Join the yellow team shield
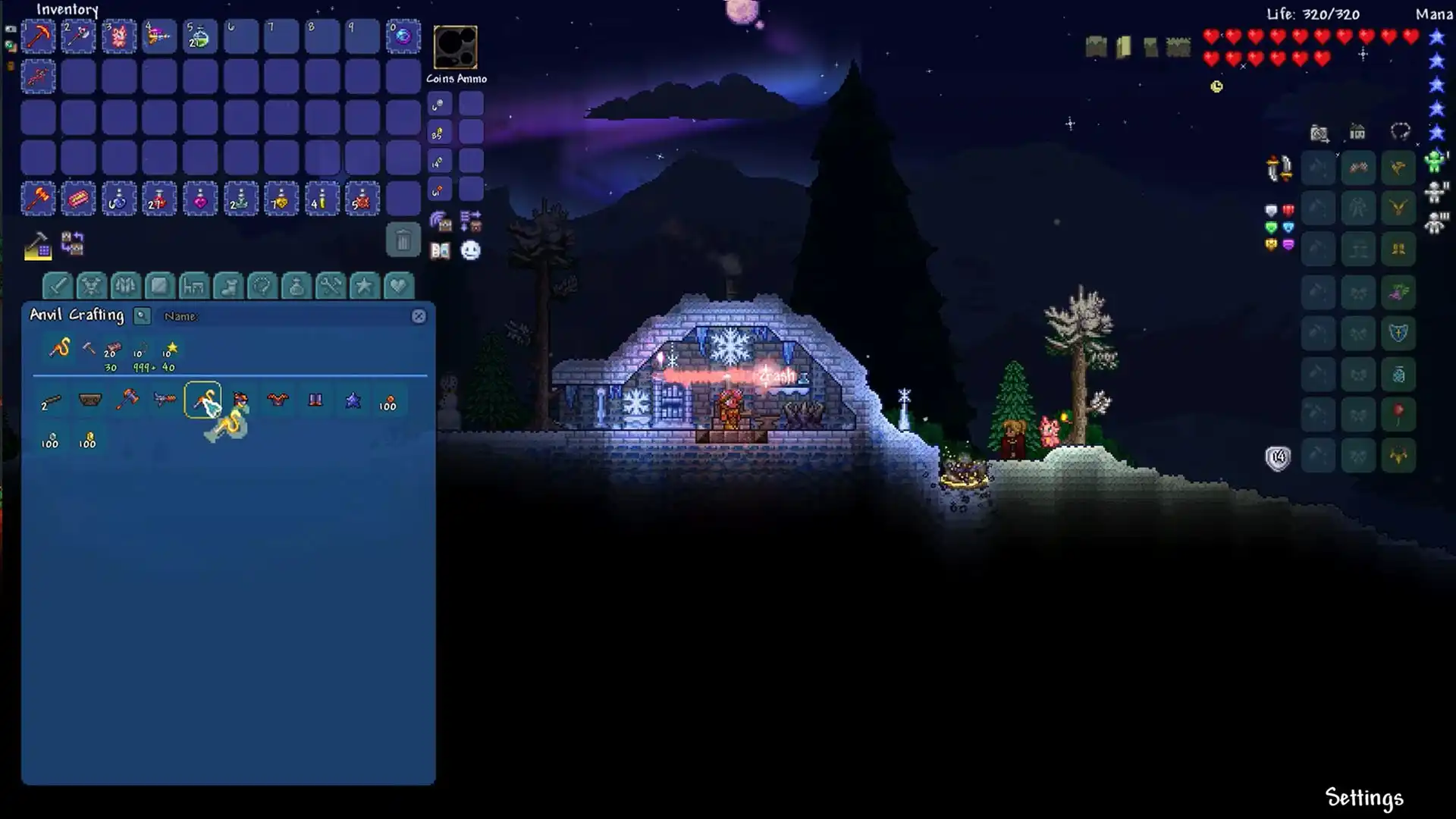This screenshot has height=819, width=1456. coord(1269,244)
